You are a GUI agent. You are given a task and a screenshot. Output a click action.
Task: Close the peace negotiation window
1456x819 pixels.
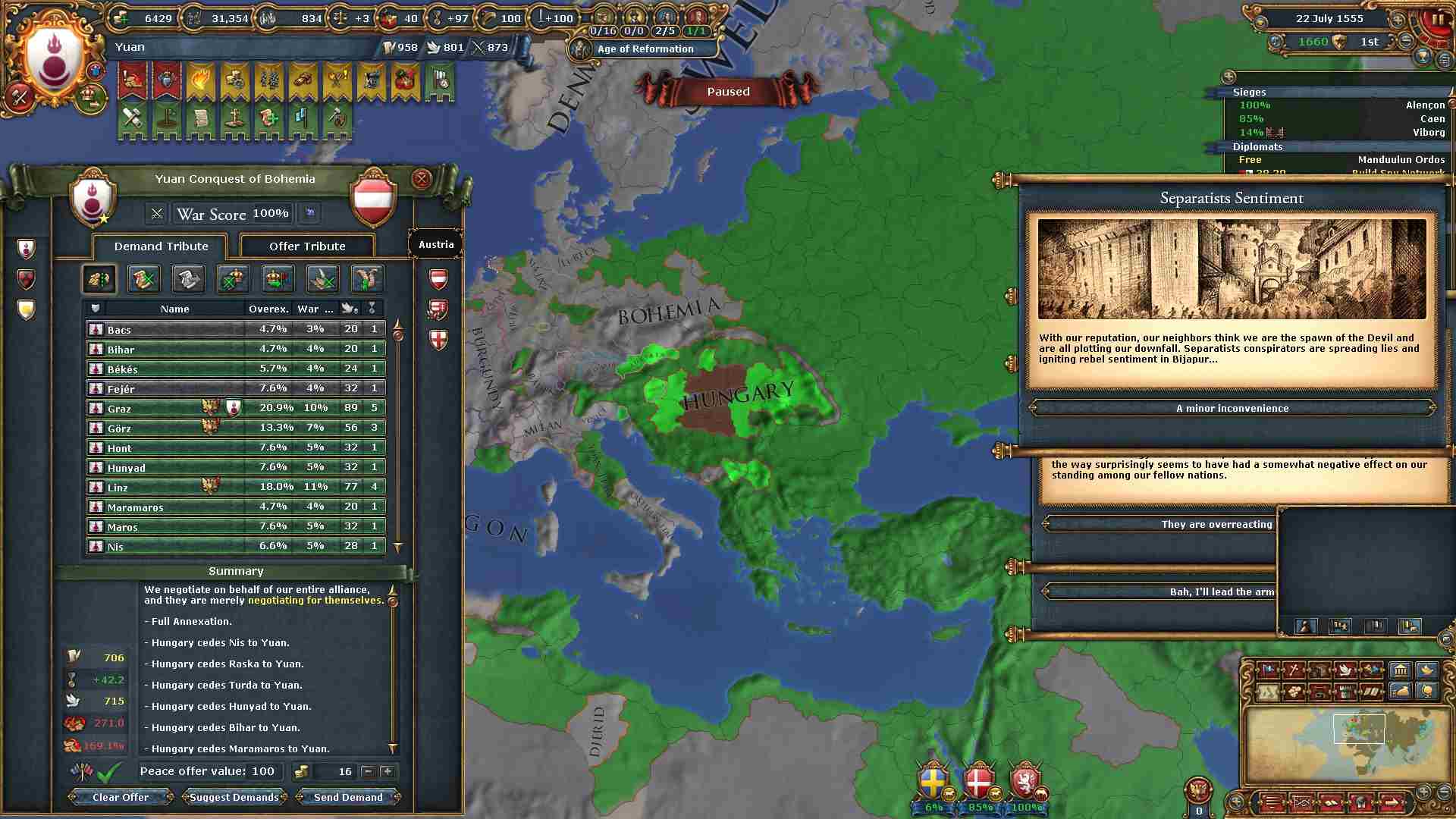tap(422, 179)
